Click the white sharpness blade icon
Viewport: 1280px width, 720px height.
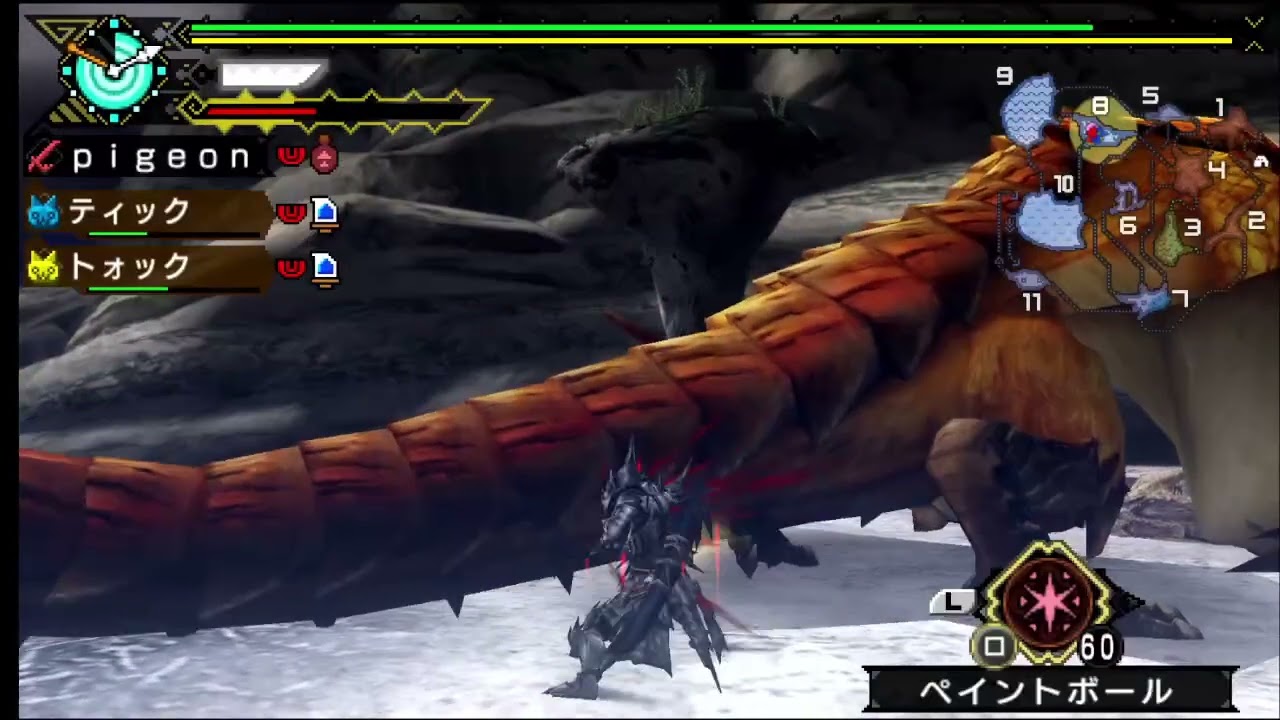click(x=268, y=75)
